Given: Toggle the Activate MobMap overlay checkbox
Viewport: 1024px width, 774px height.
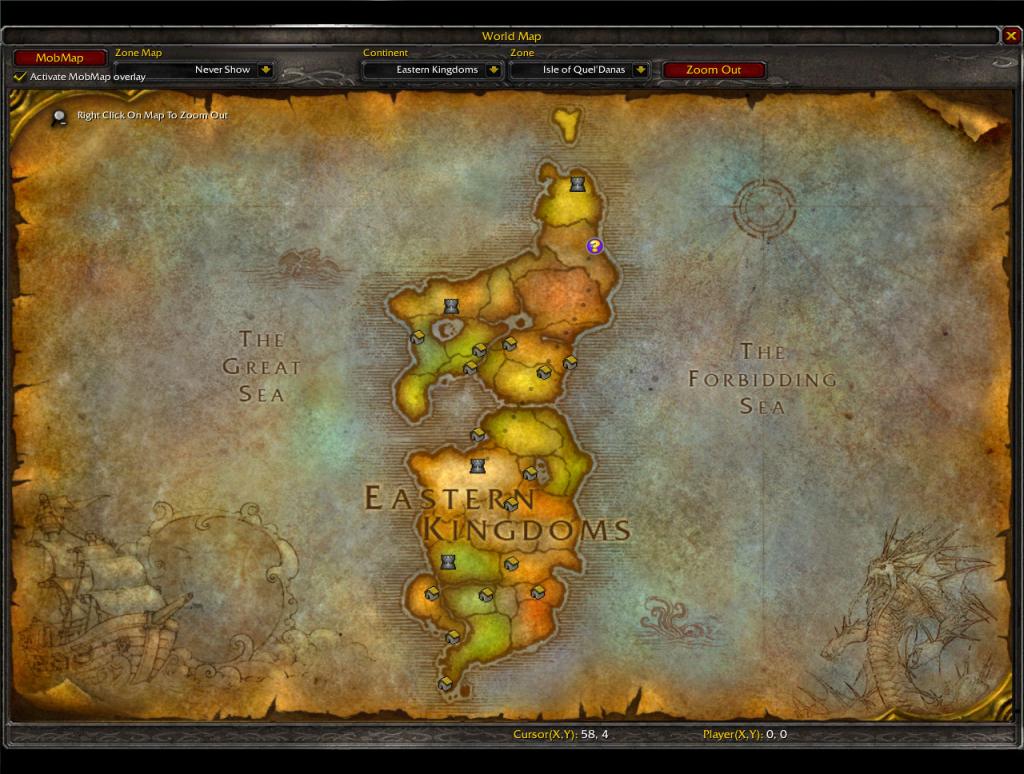Looking at the screenshot, I should point(20,76).
